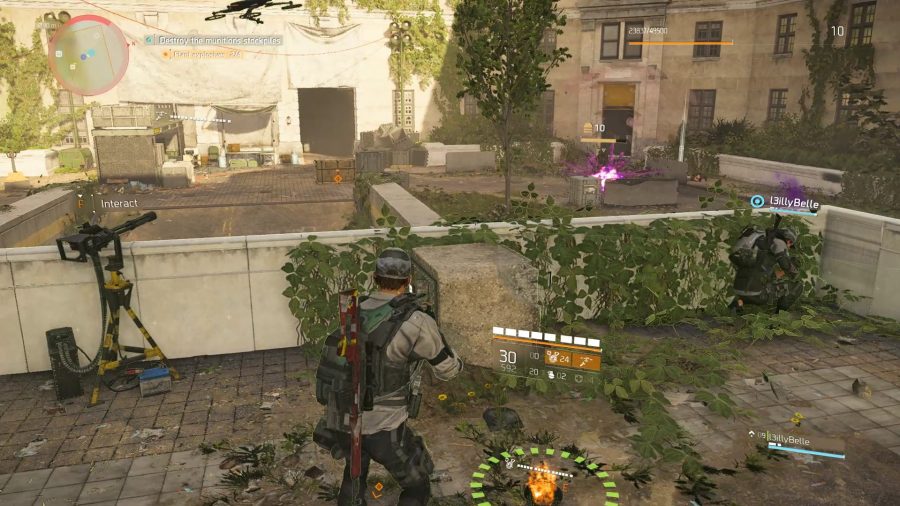Select l3illyBelle's group member panel
The width and height of the screenshot is (900, 506).
pyautogui.click(x=797, y=443)
